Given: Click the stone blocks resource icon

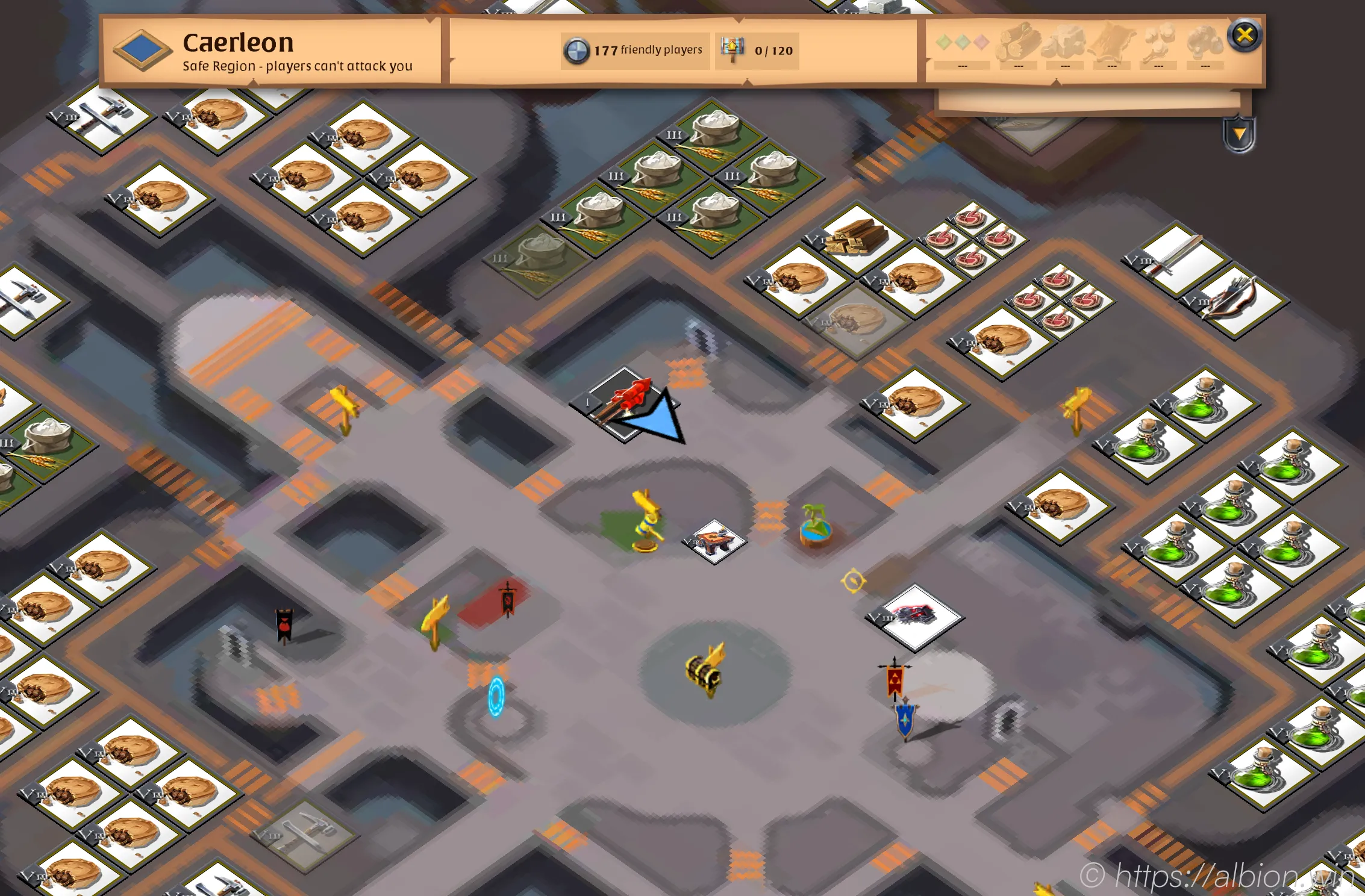Looking at the screenshot, I should point(1065,42).
